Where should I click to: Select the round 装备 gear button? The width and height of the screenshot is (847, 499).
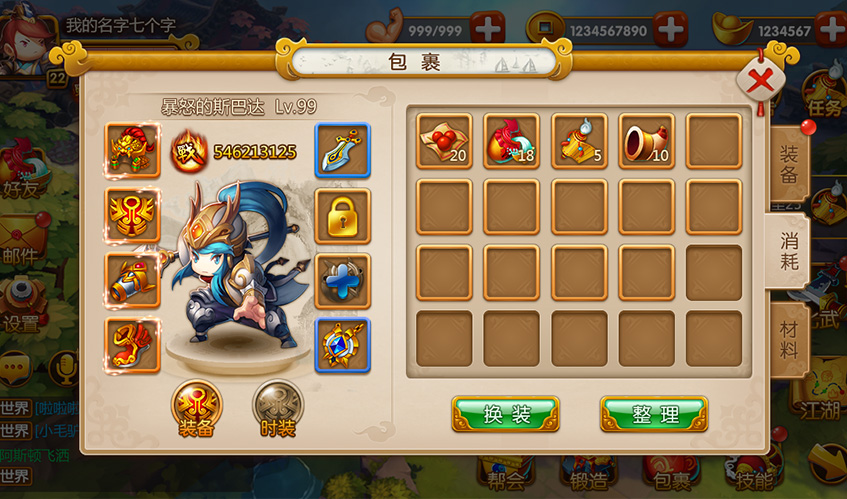[197, 406]
